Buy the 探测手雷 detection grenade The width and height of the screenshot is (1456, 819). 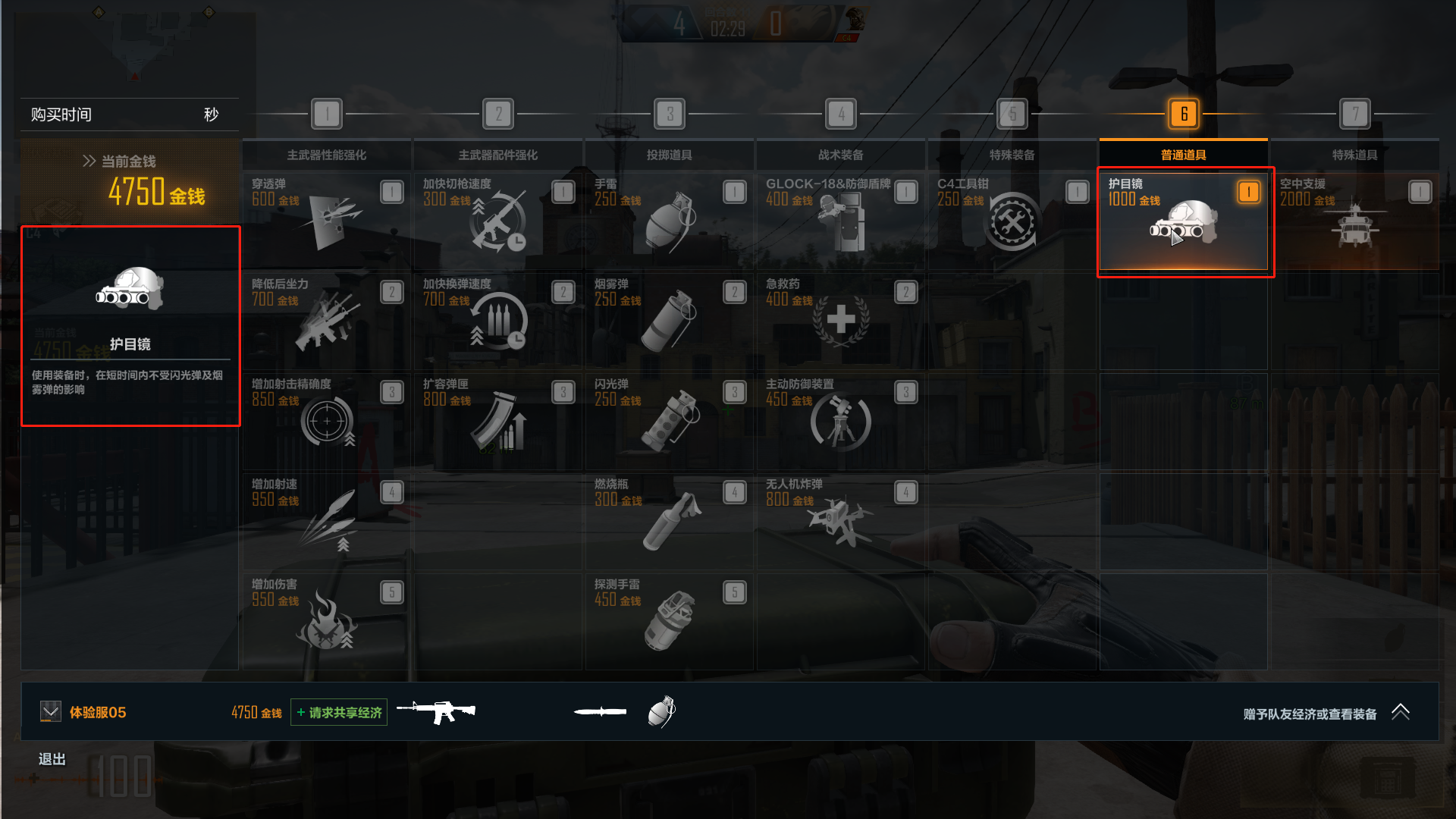669,621
